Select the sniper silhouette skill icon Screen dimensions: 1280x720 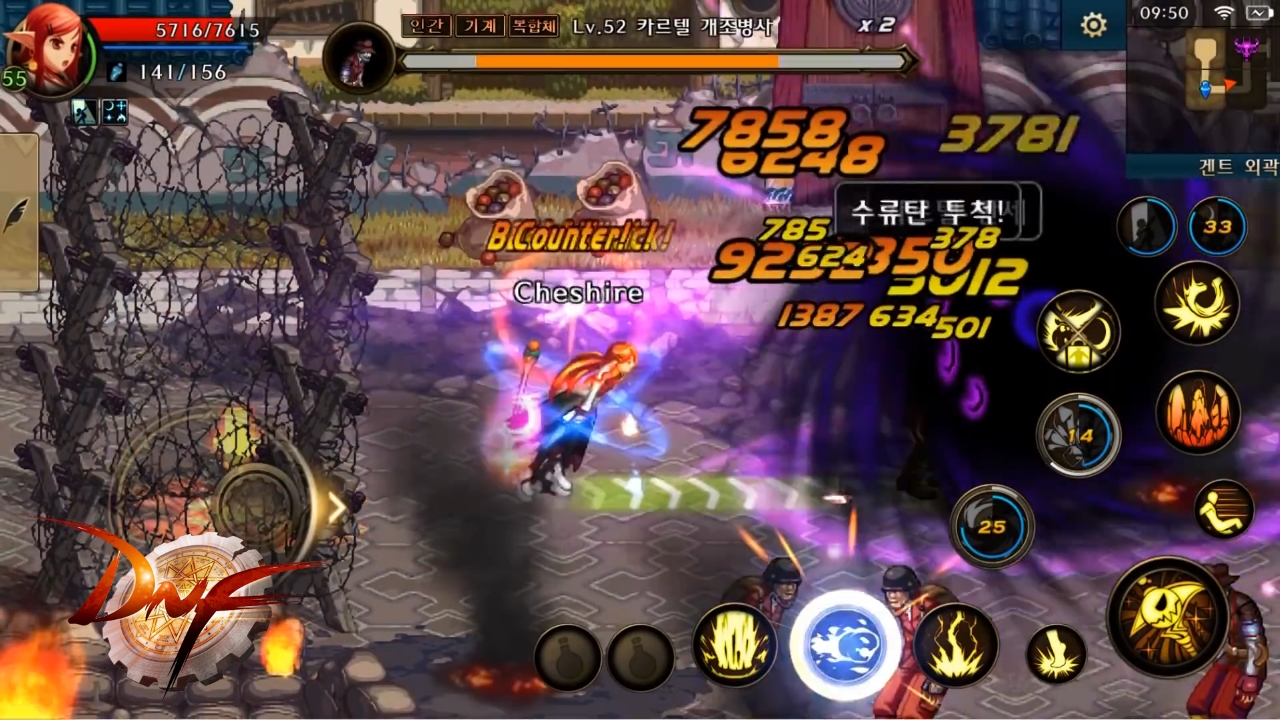(x=1146, y=226)
